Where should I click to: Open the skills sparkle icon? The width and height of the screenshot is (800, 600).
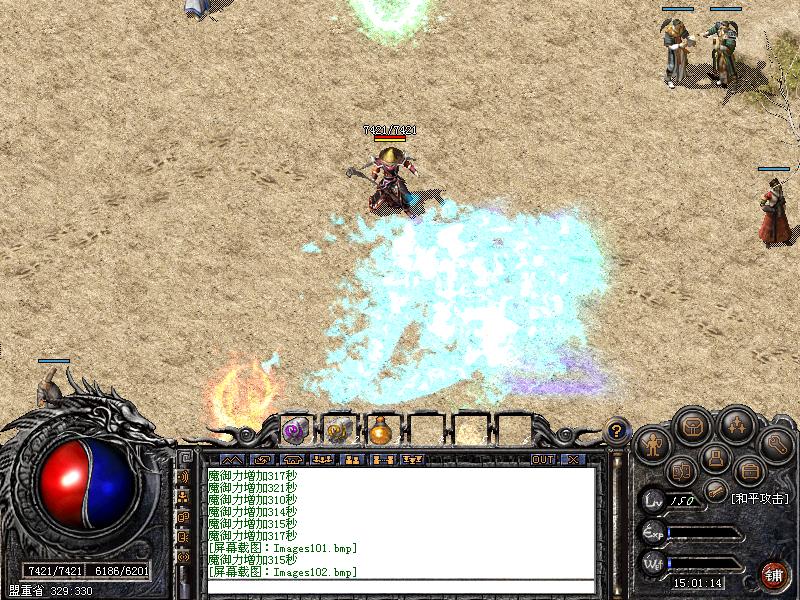736,425
